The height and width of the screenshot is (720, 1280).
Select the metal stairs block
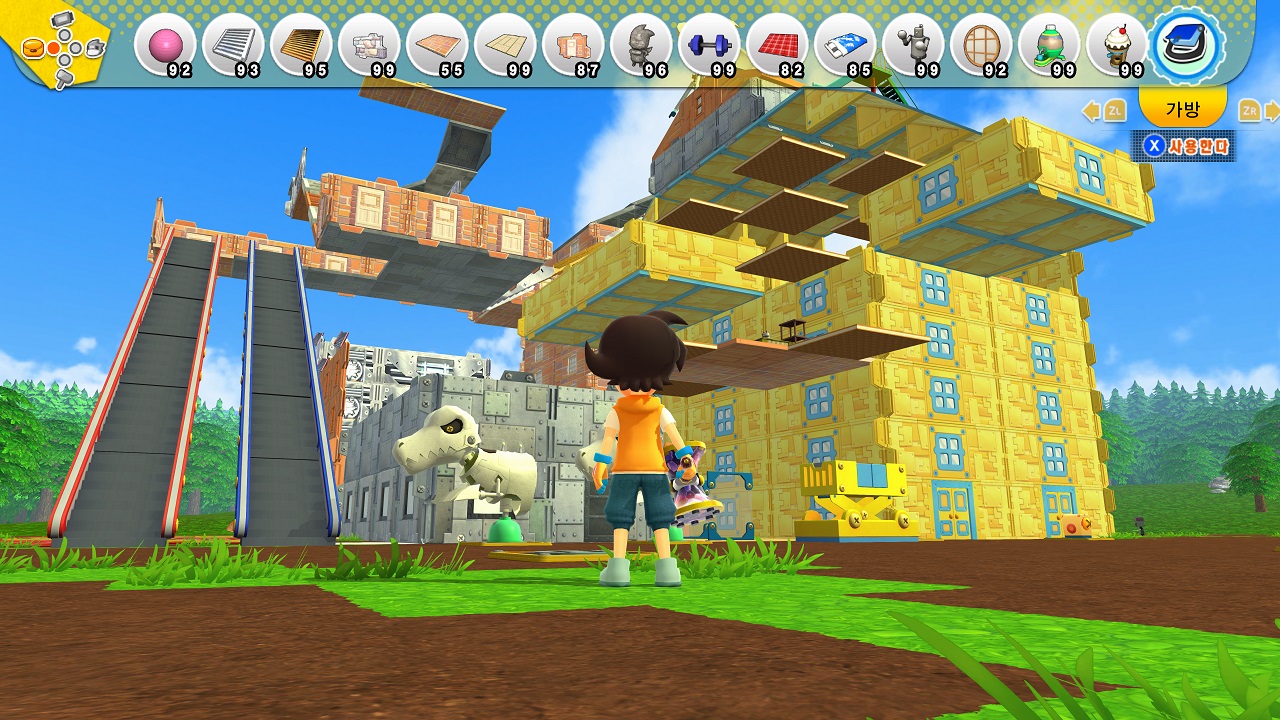click(x=233, y=45)
